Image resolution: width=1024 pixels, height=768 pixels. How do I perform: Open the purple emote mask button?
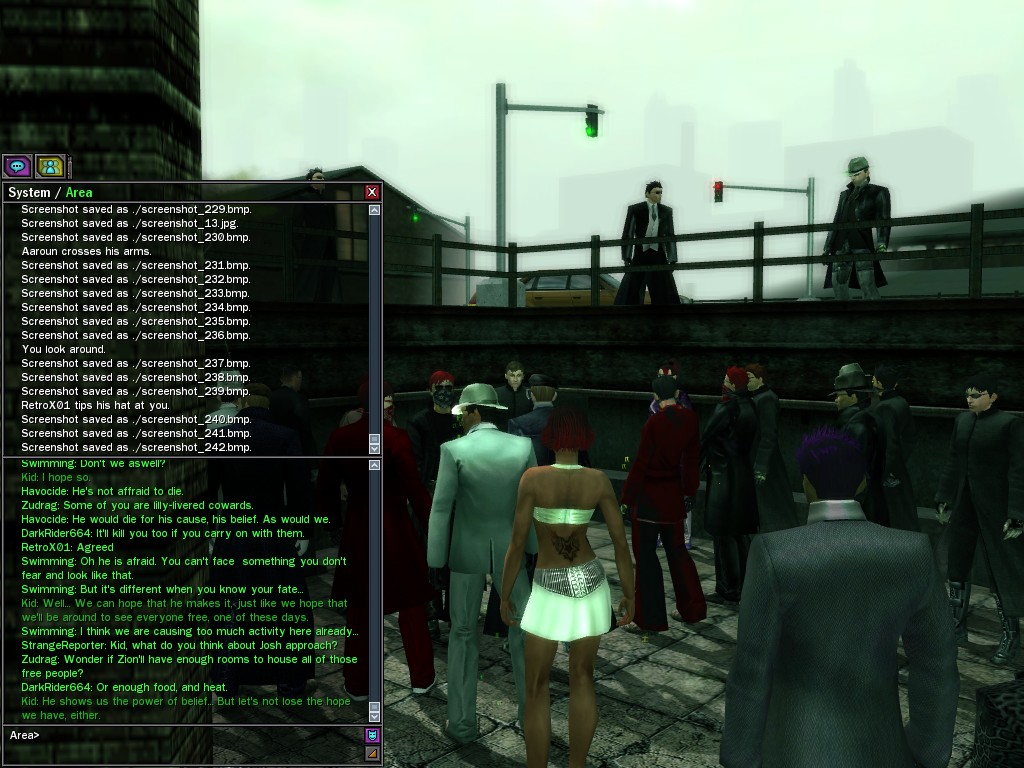click(372, 735)
